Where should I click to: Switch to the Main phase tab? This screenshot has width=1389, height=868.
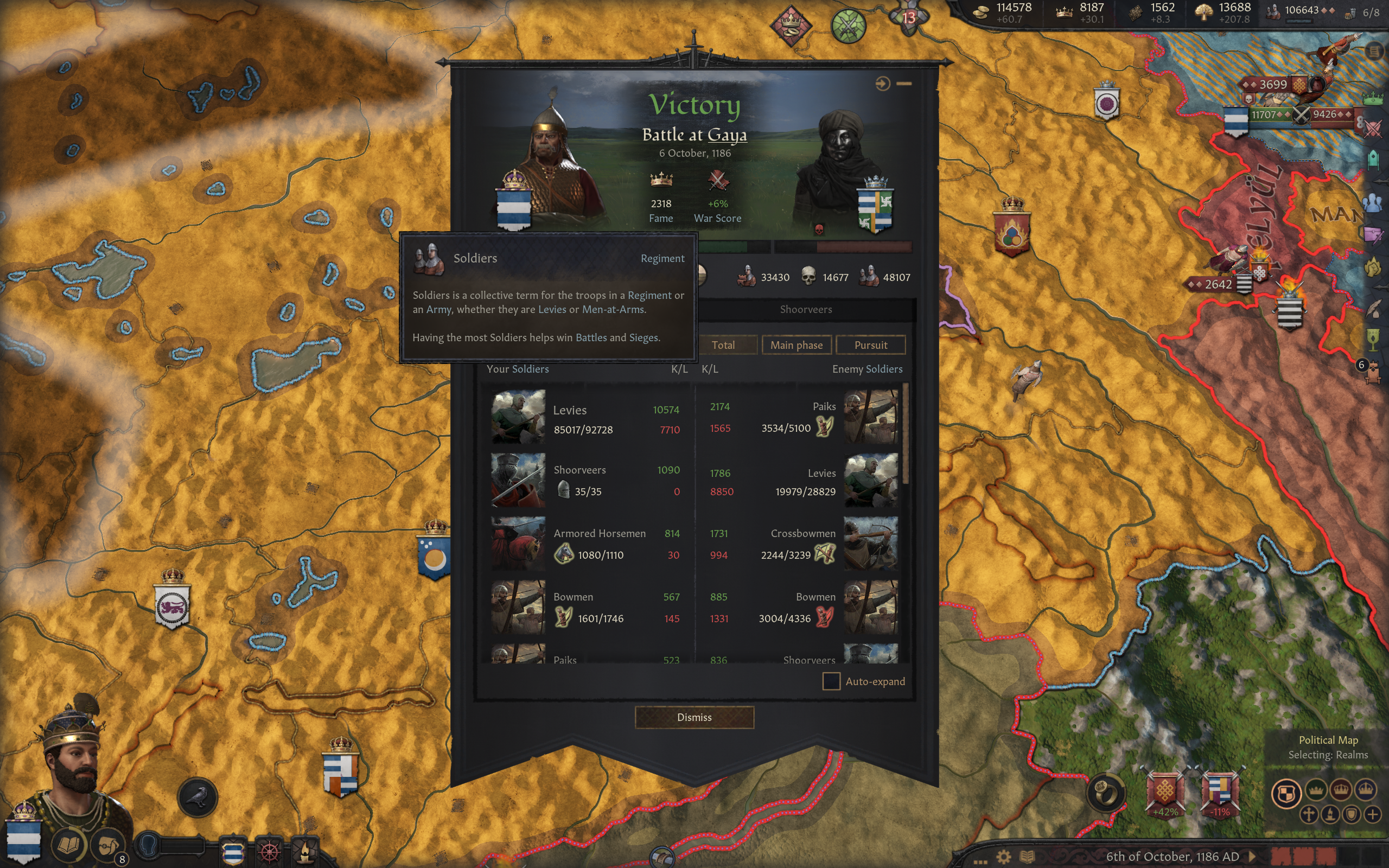pos(796,345)
